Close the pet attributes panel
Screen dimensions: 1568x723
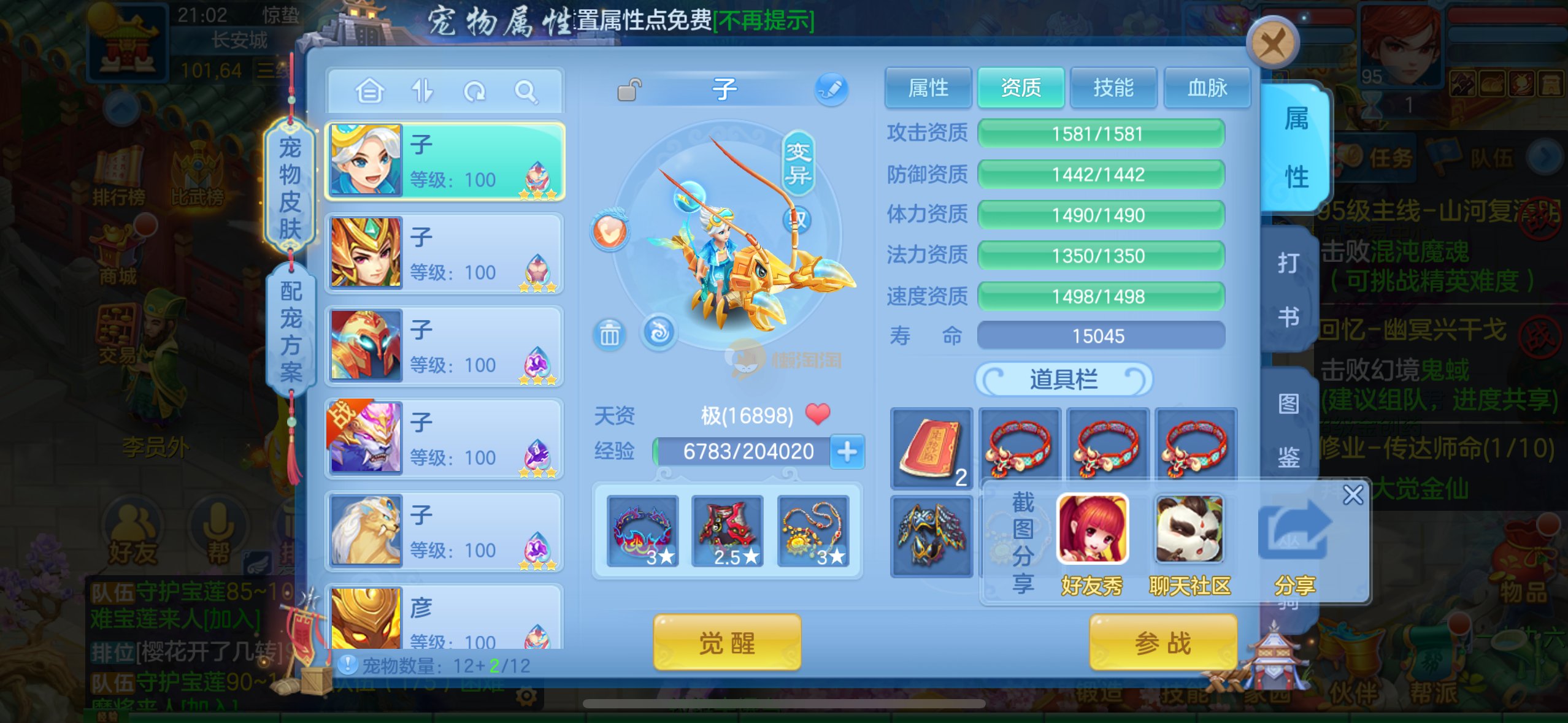coord(1272,44)
